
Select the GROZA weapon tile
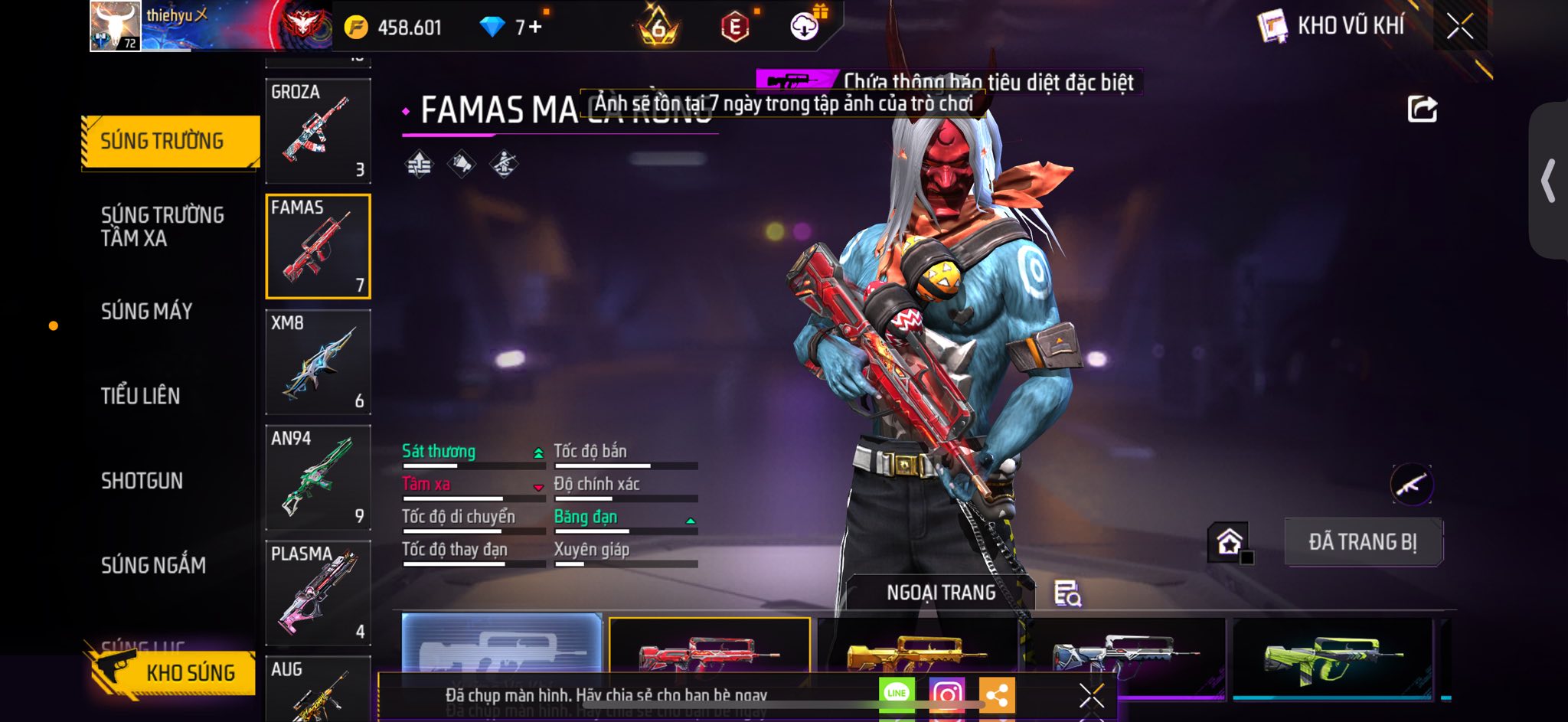coord(318,131)
